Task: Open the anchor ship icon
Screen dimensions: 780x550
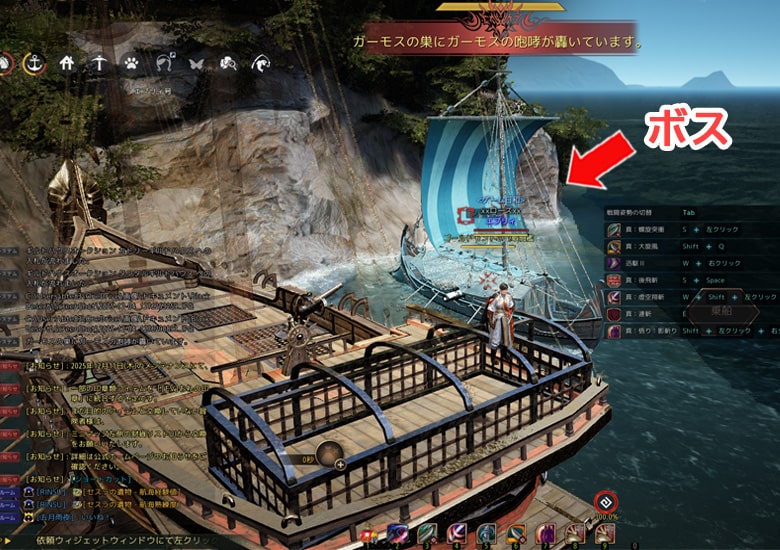Action: [x=33, y=63]
